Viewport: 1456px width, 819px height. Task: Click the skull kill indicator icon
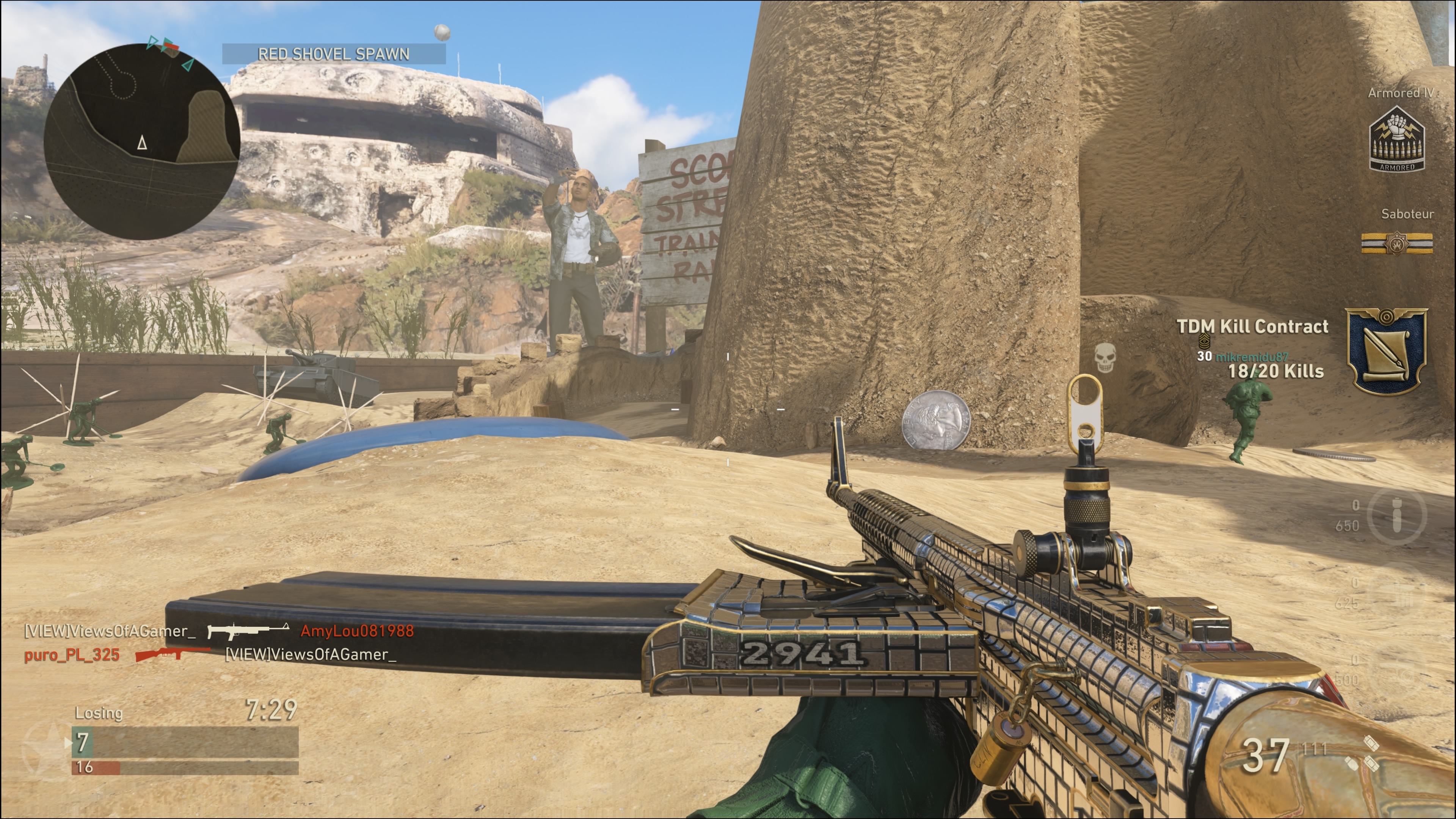pos(1105,358)
